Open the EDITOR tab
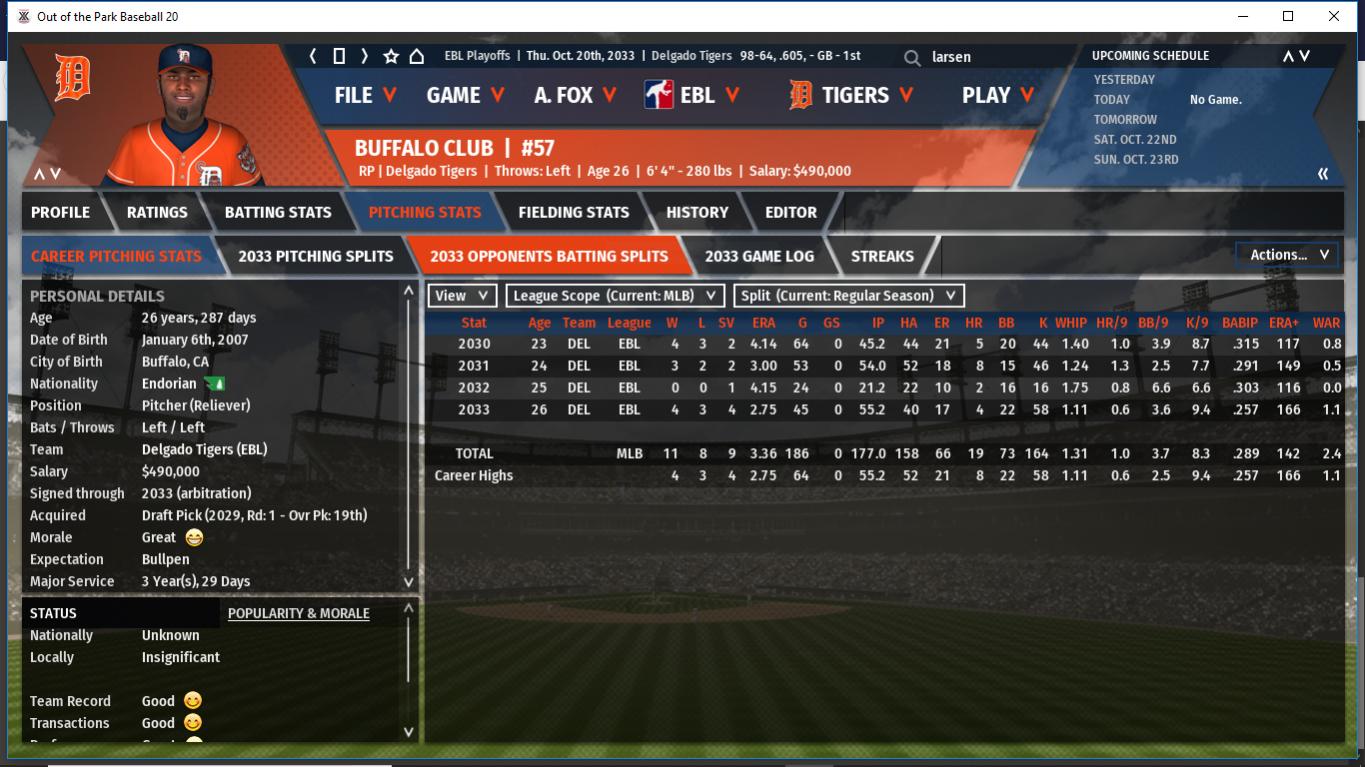1365x767 pixels. click(791, 212)
